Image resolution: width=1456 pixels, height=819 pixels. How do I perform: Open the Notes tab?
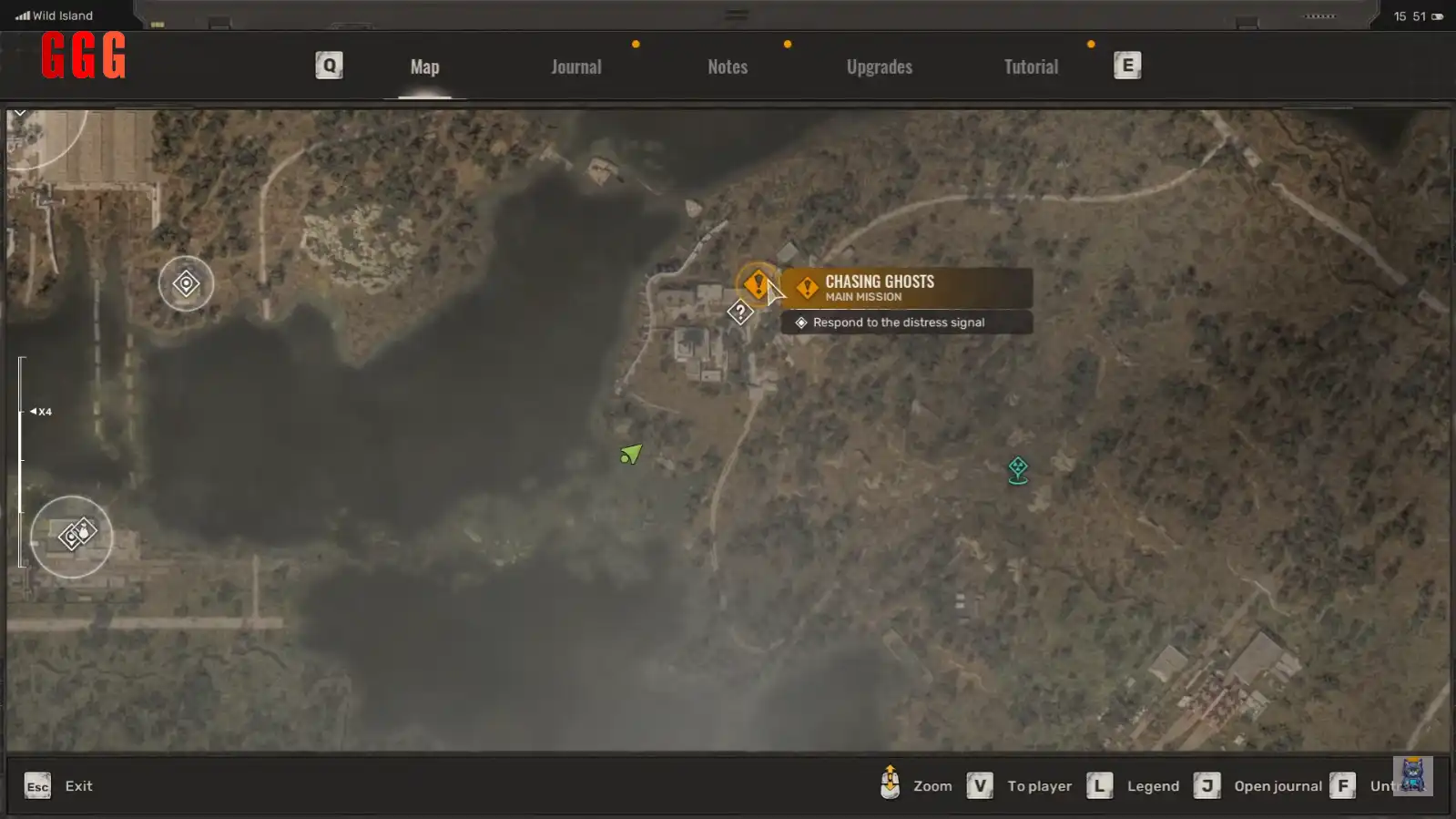pos(727,67)
